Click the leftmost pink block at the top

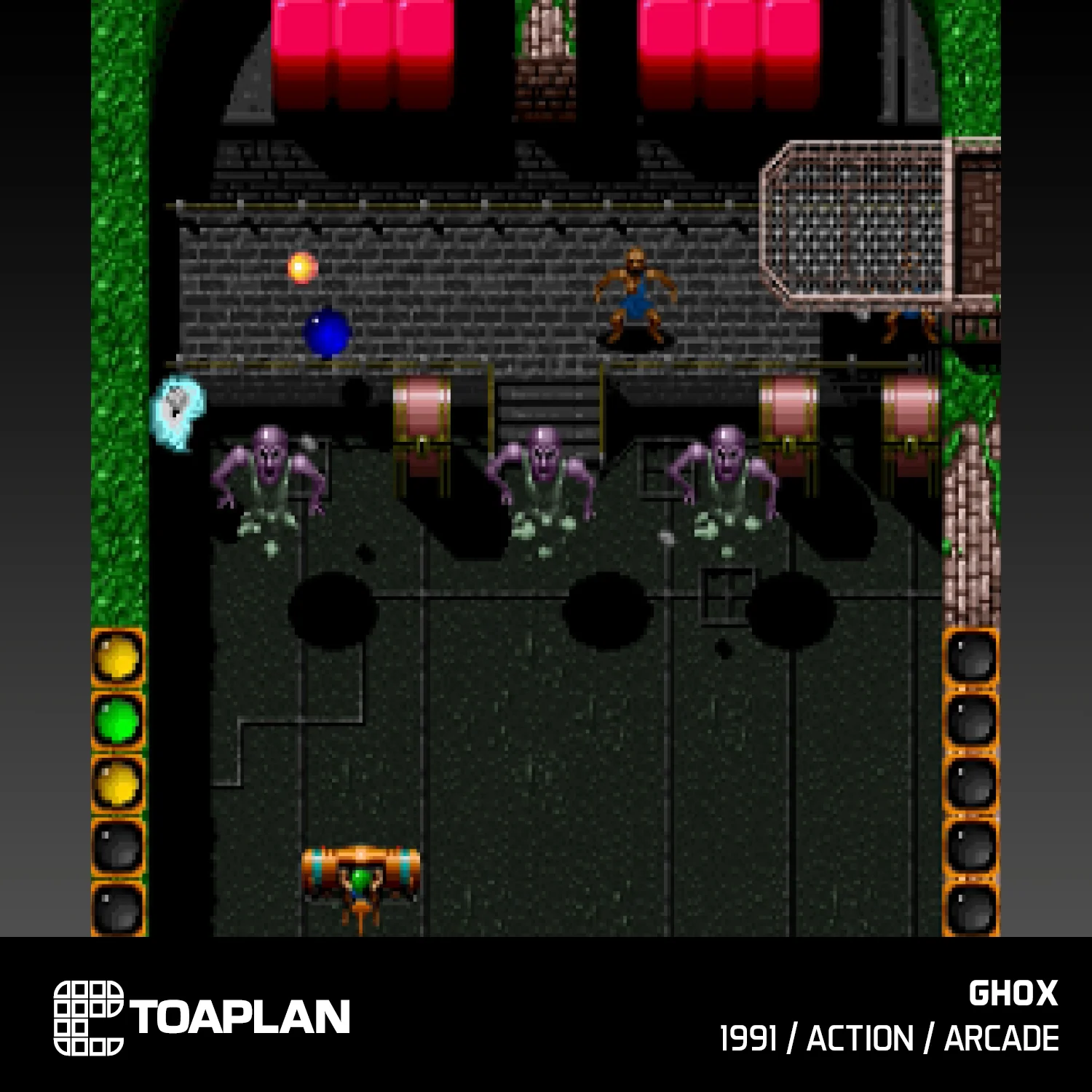coord(301,44)
